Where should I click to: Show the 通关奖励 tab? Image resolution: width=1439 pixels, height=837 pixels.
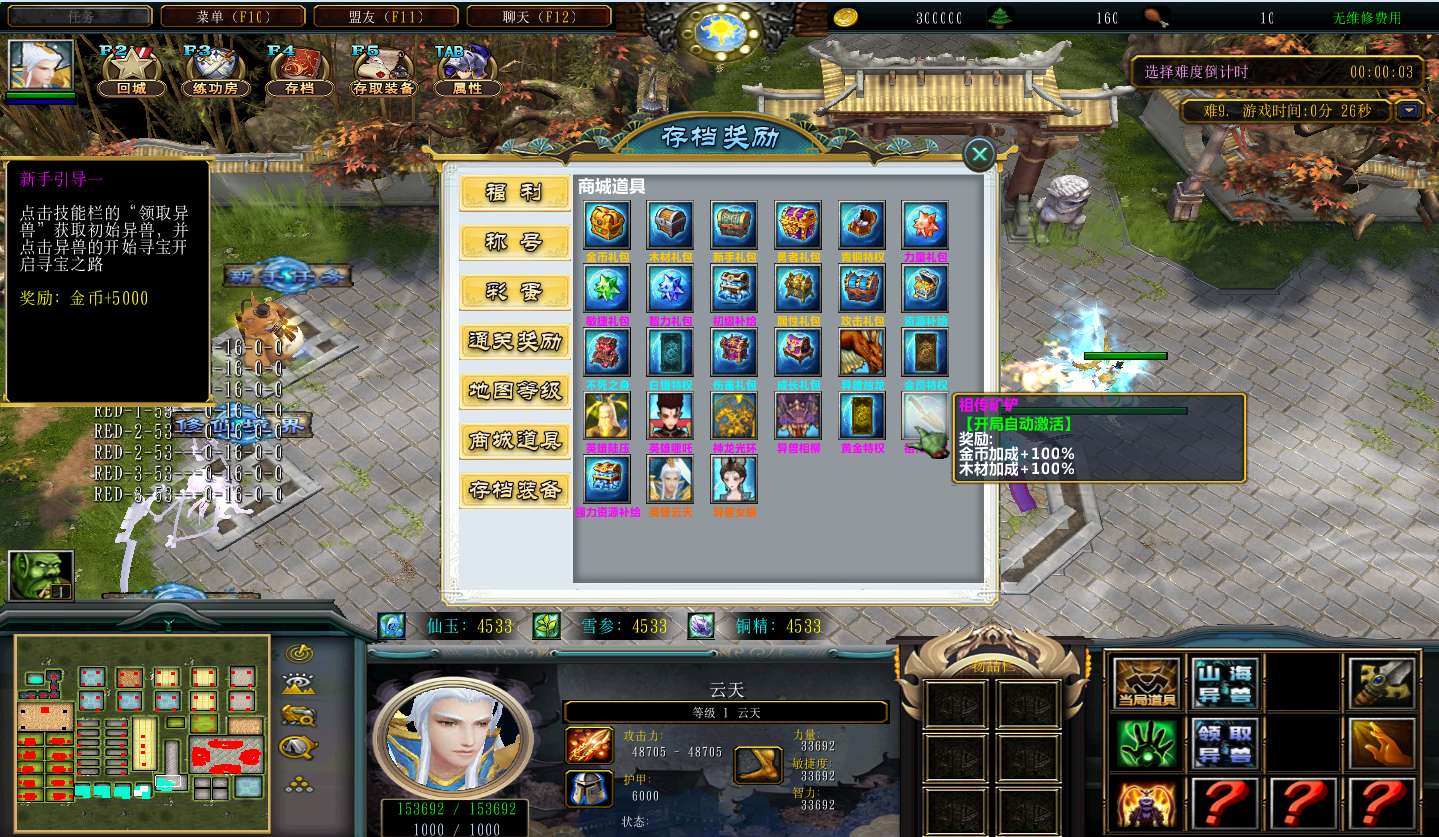click(515, 341)
